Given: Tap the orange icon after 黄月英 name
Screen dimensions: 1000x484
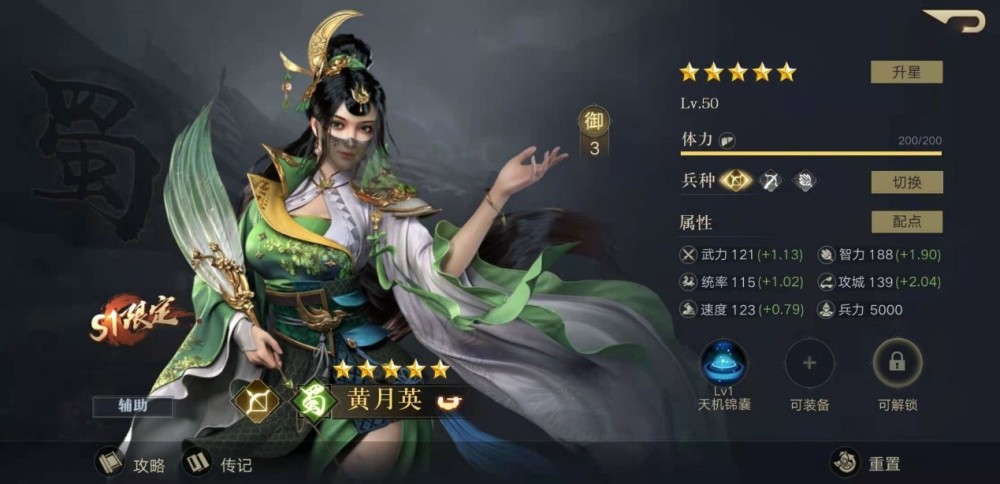Looking at the screenshot, I should coord(451,403).
